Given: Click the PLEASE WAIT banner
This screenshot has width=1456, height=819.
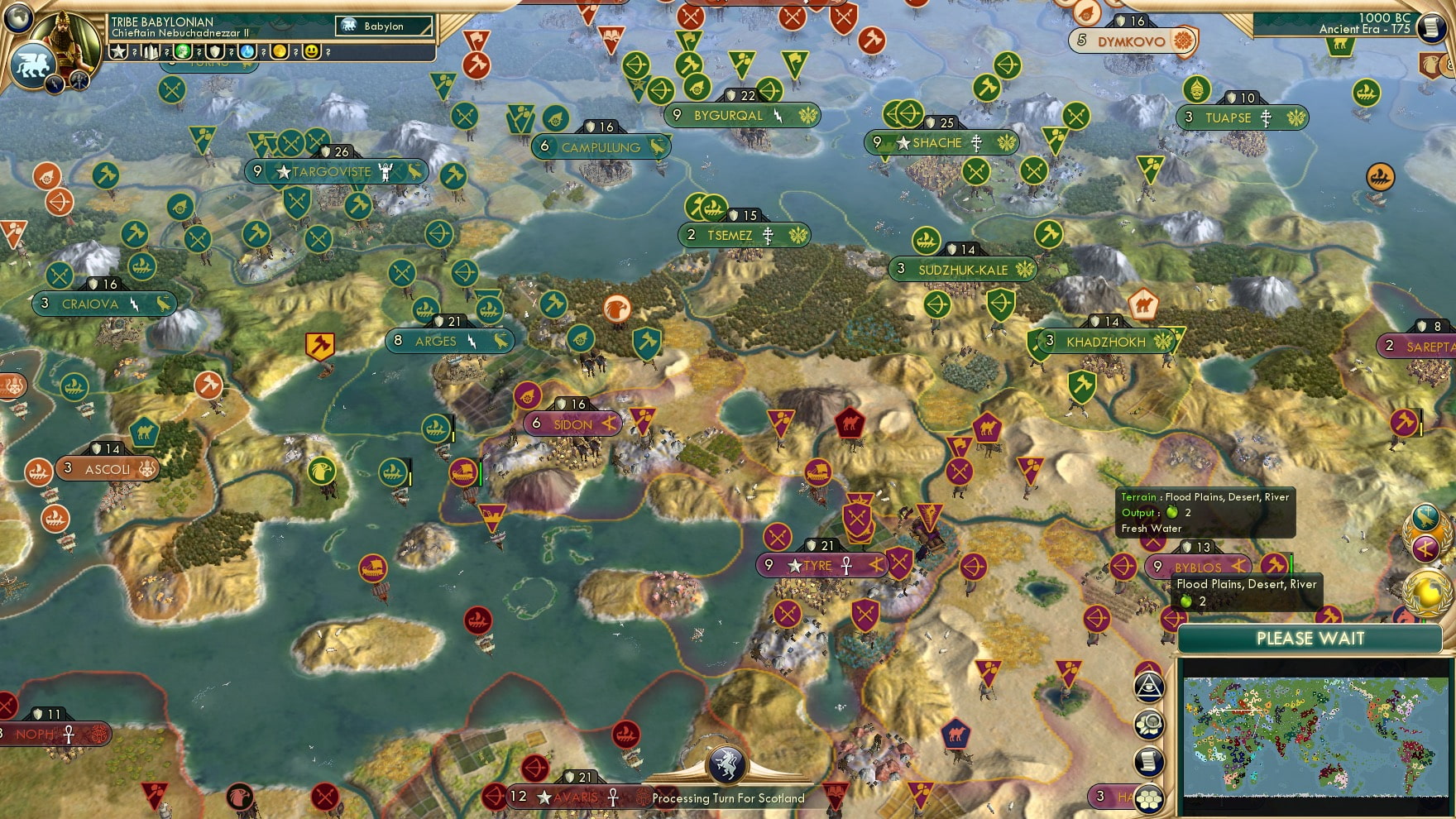Looking at the screenshot, I should click(x=1310, y=639).
